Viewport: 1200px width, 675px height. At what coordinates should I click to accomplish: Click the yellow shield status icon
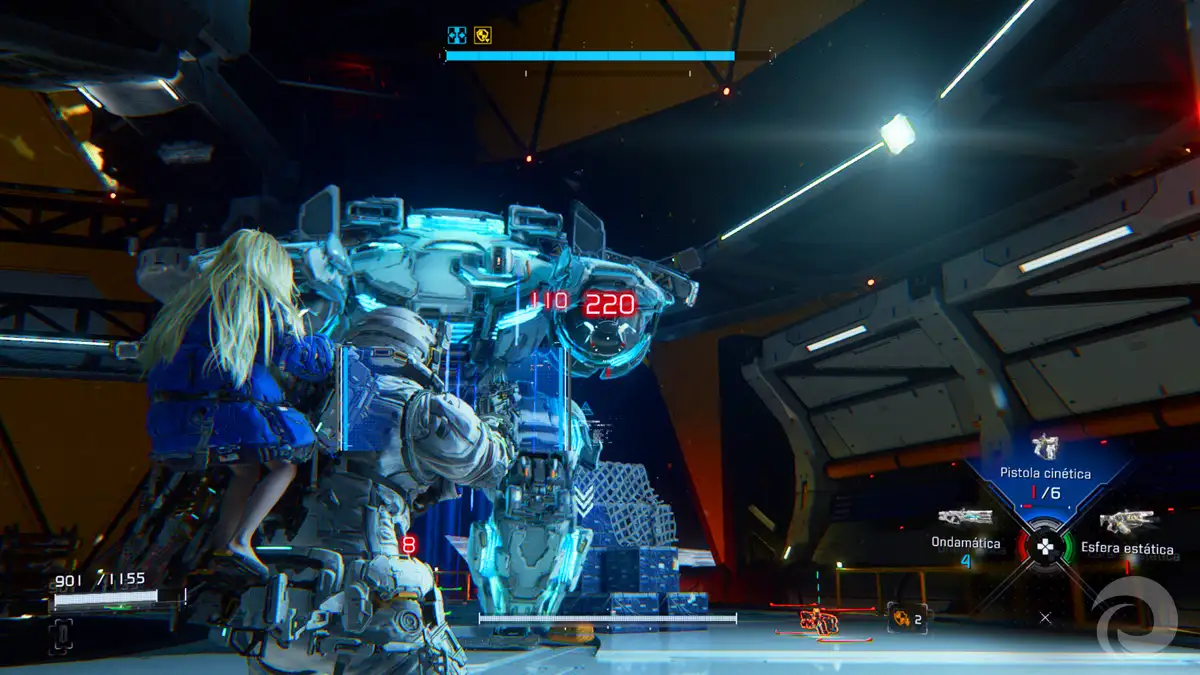[x=483, y=36]
